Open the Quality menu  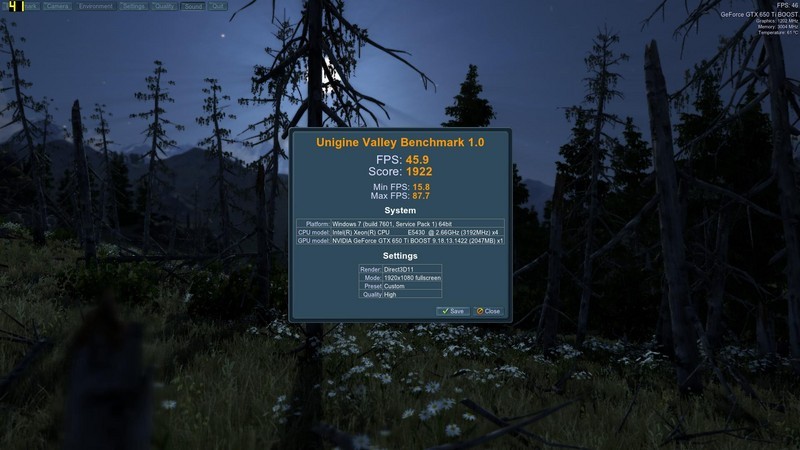pos(164,6)
